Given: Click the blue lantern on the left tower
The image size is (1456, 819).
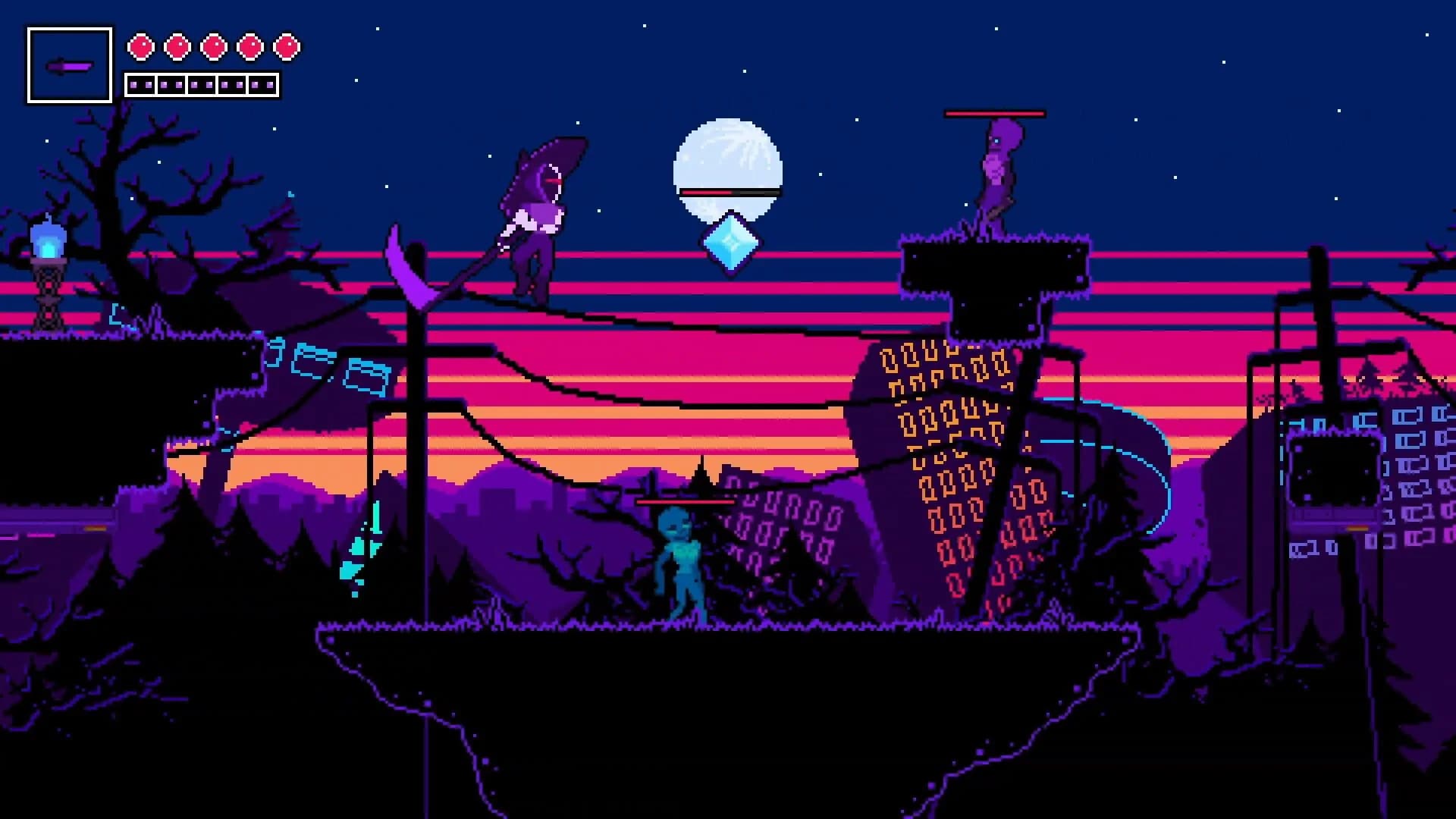Looking at the screenshot, I should click(x=47, y=239).
